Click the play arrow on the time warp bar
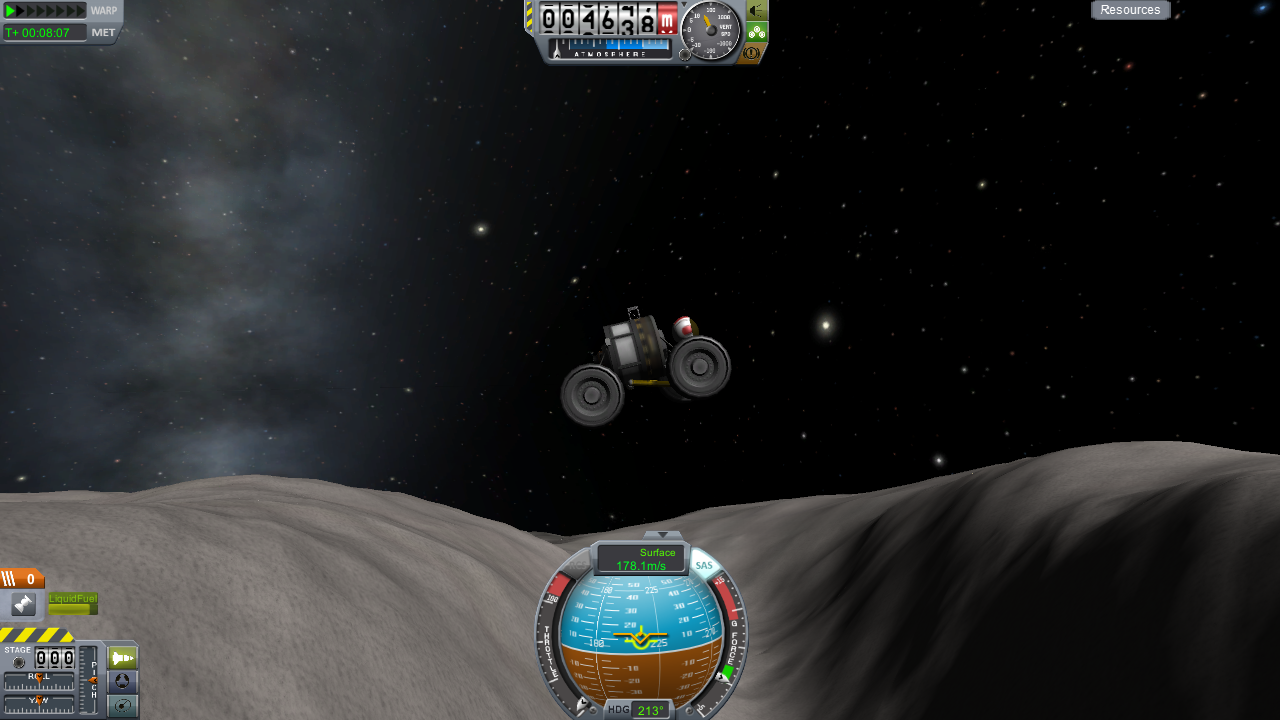The width and height of the screenshot is (1280, 720). 11,11
